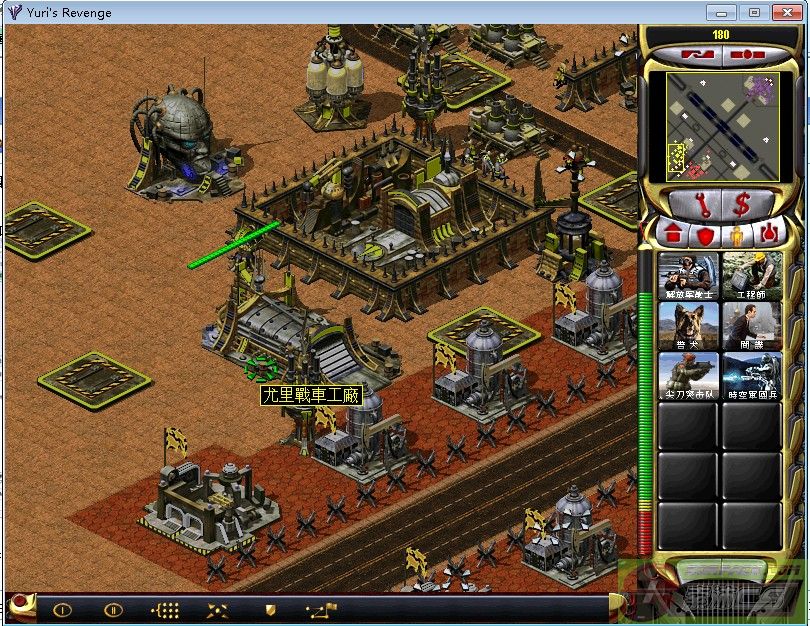Open the options button above the radar
This screenshot has width=810, height=626.
748,52
